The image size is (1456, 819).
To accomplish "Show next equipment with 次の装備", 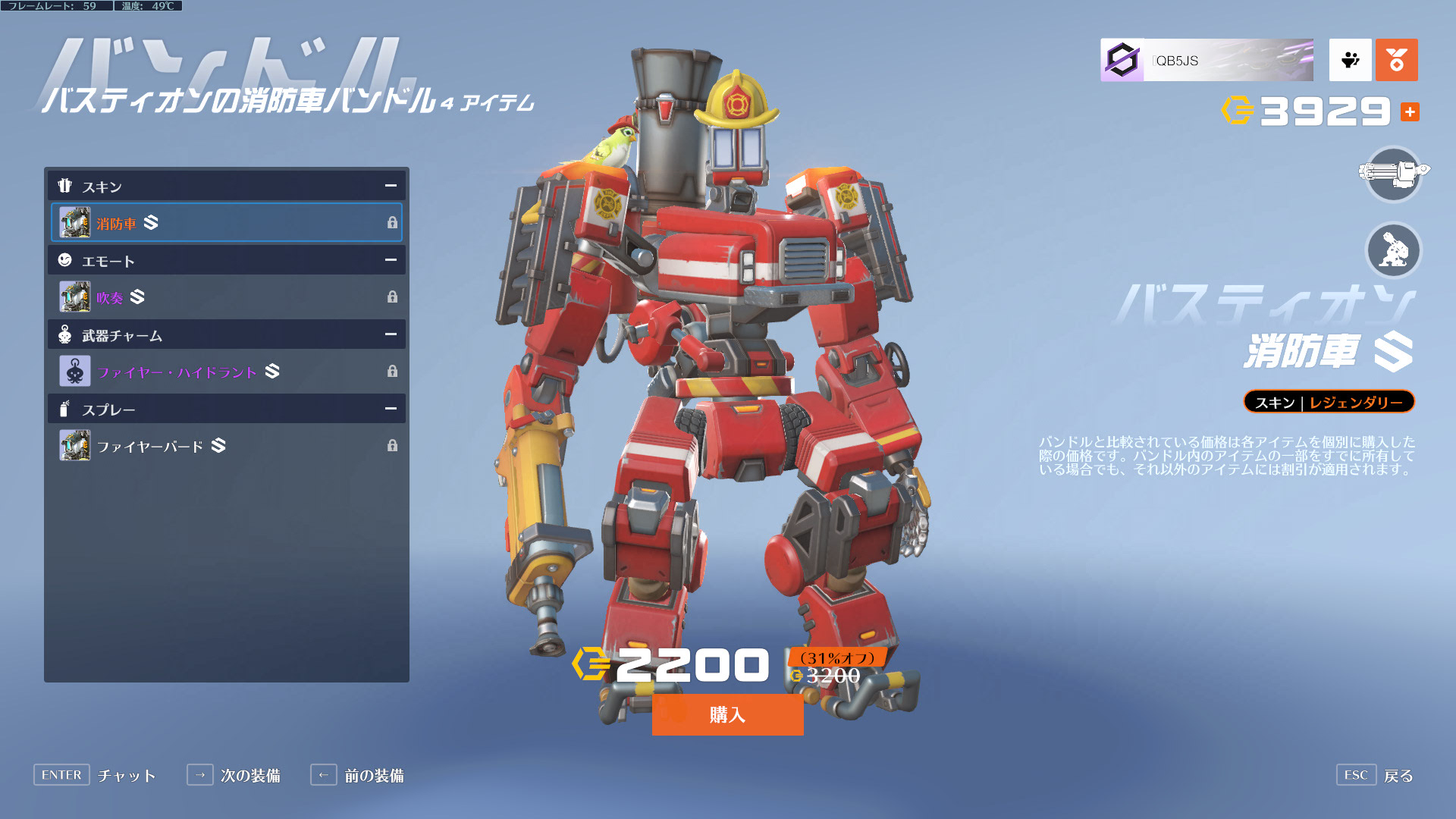I will [x=234, y=775].
